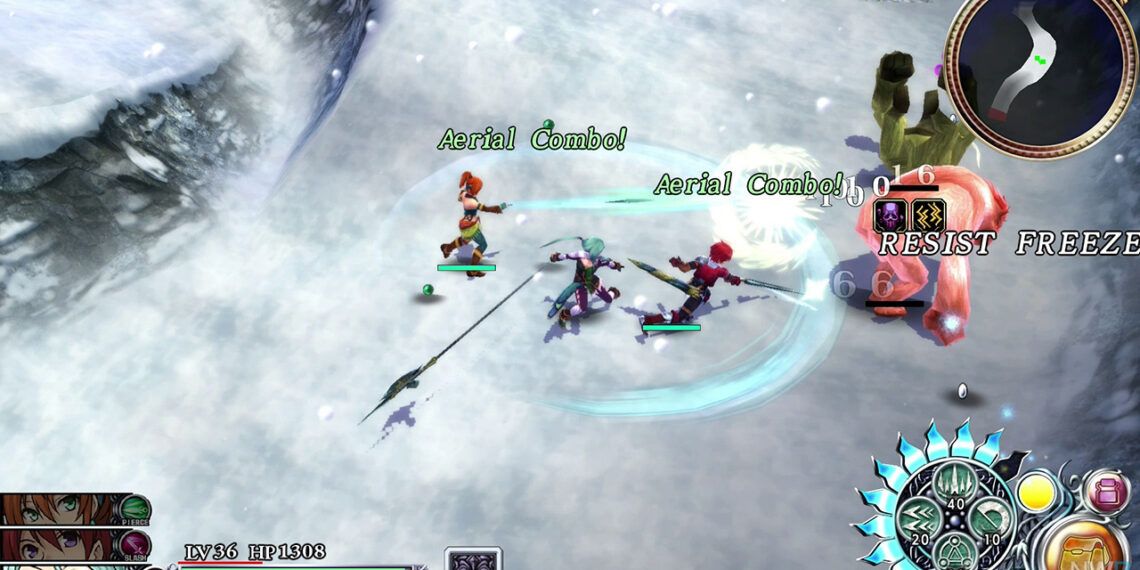Select the ornate square slot beside the HP bar
The height and width of the screenshot is (570, 1140).
[x=472, y=560]
